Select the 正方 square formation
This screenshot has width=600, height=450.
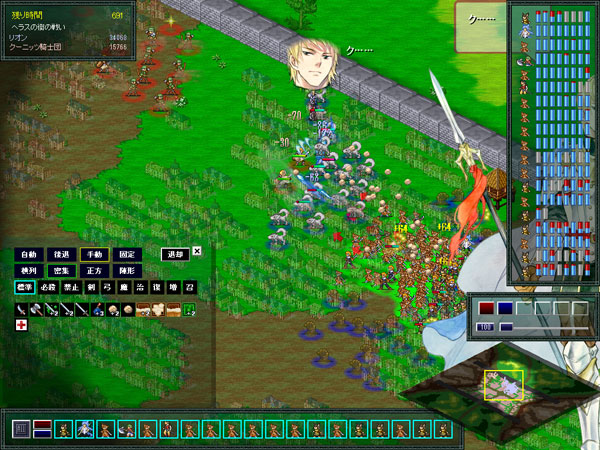point(94,271)
